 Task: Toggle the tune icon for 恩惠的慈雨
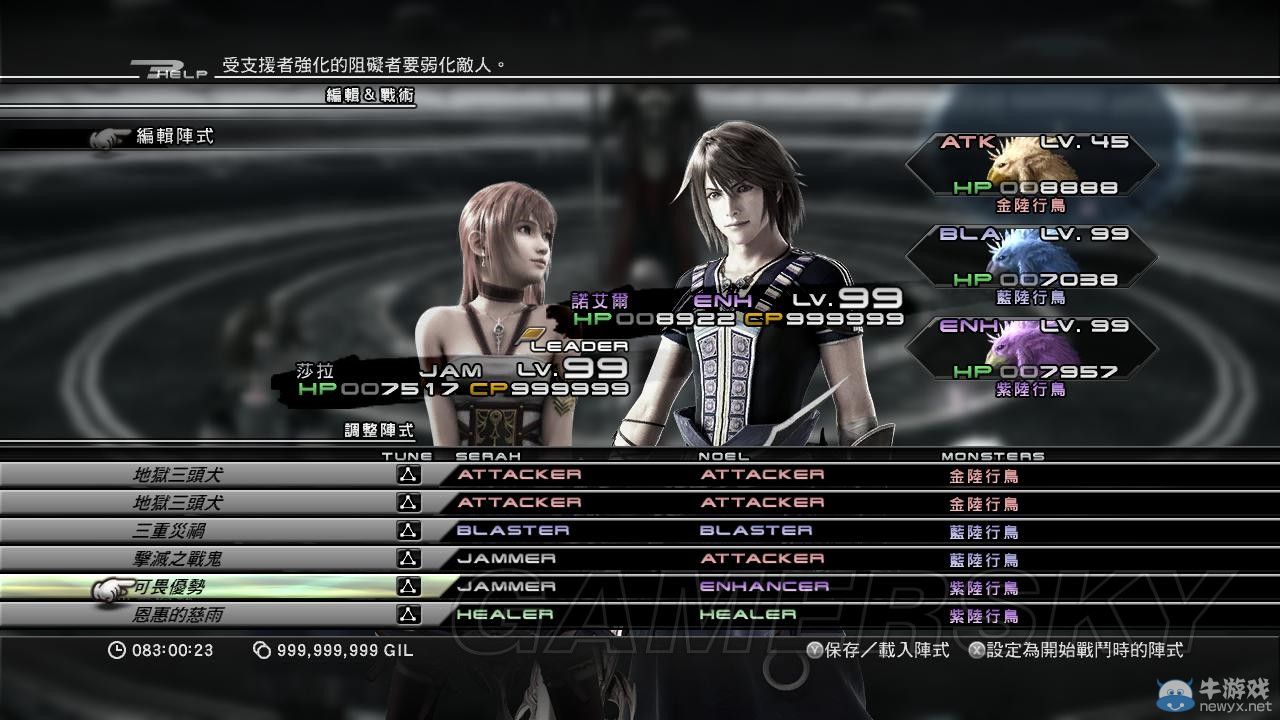pyautogui.click(x=407, y=615)
